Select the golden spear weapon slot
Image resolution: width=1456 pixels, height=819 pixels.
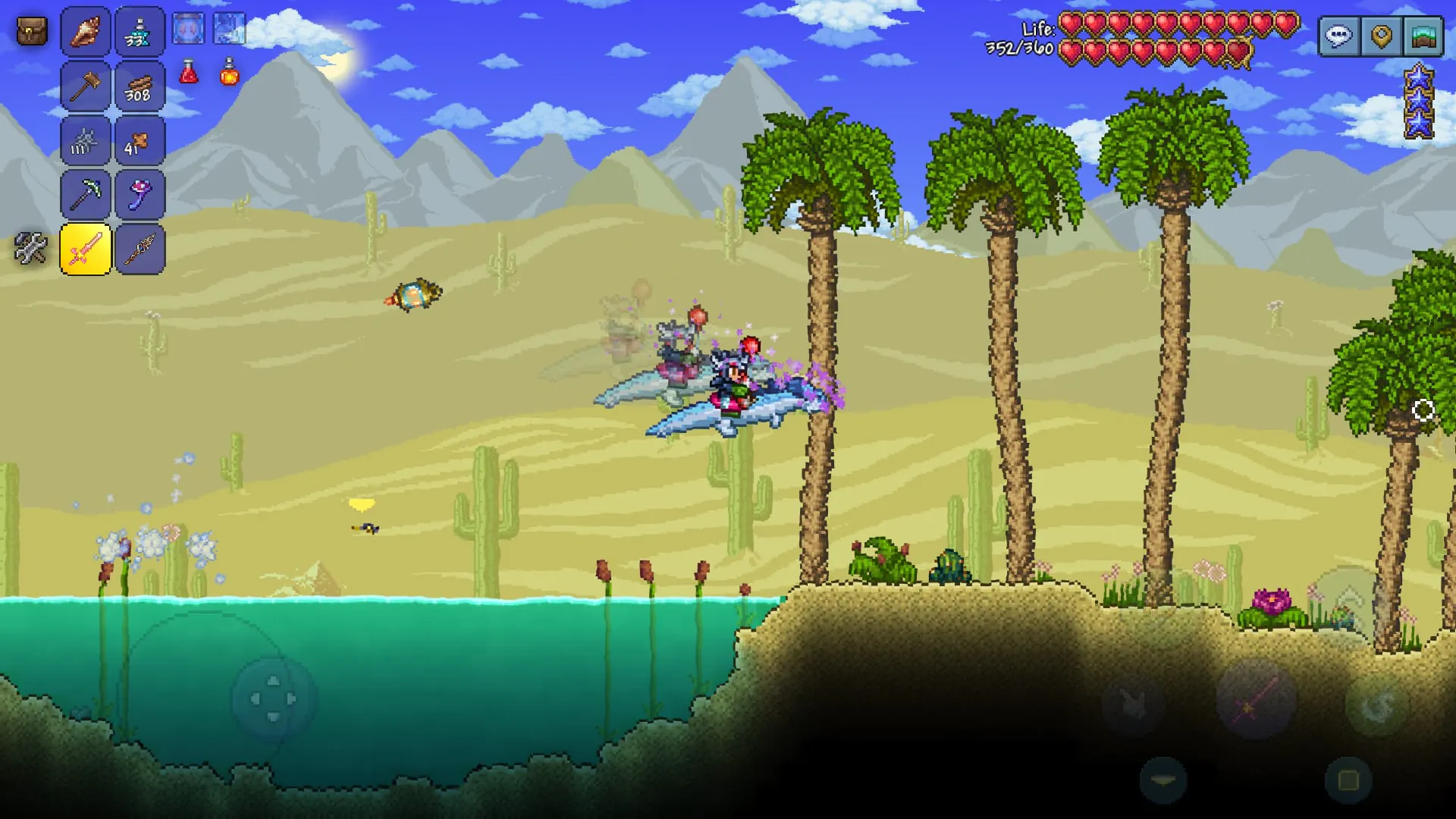(x=140, y=248)
